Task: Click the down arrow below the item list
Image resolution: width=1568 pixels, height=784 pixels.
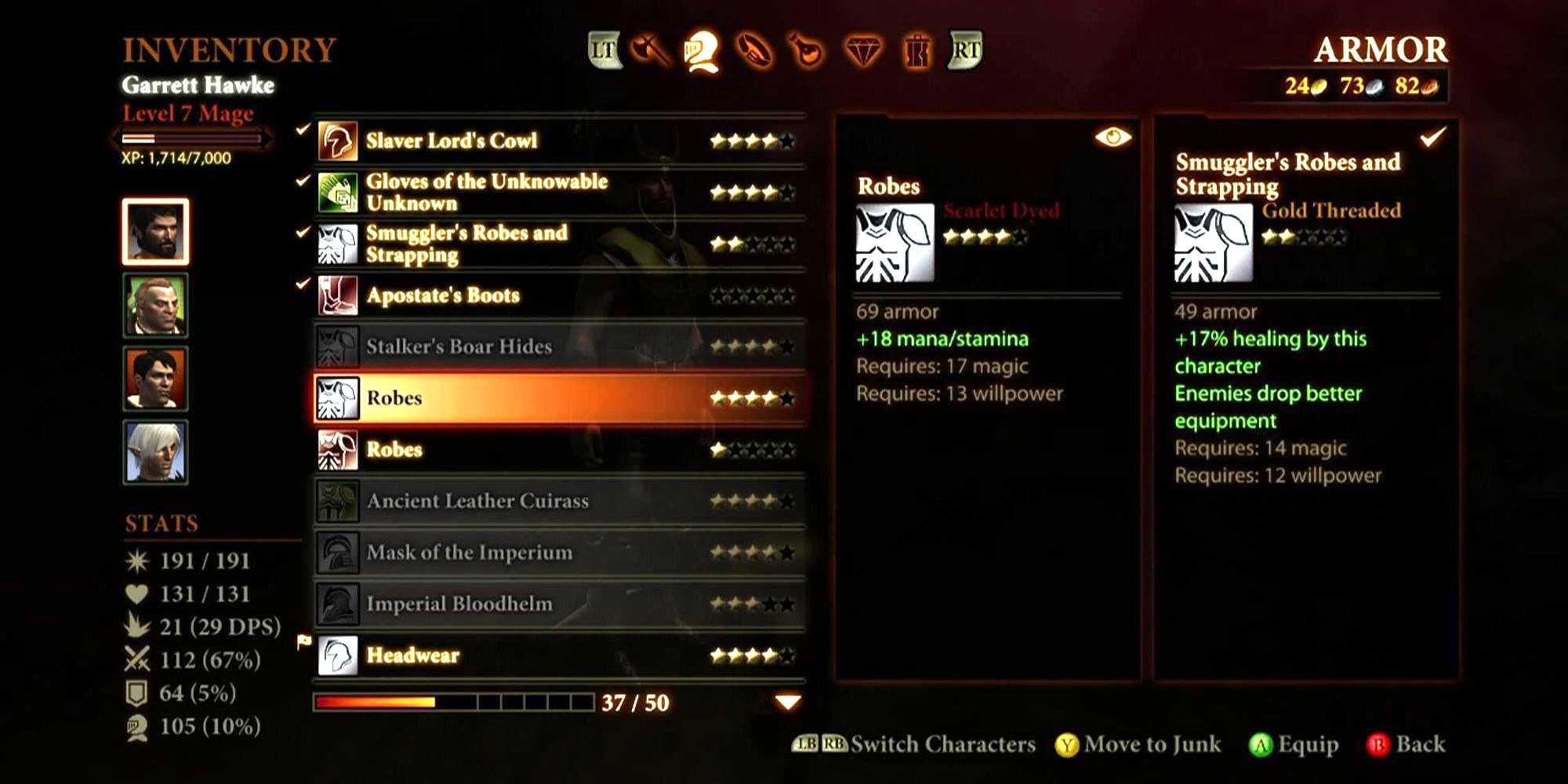Action: (x=788, y=702)
